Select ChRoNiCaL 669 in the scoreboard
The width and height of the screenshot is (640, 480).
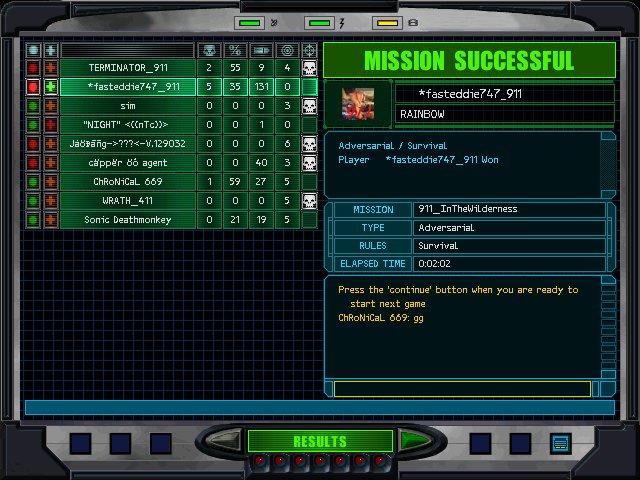127,182
